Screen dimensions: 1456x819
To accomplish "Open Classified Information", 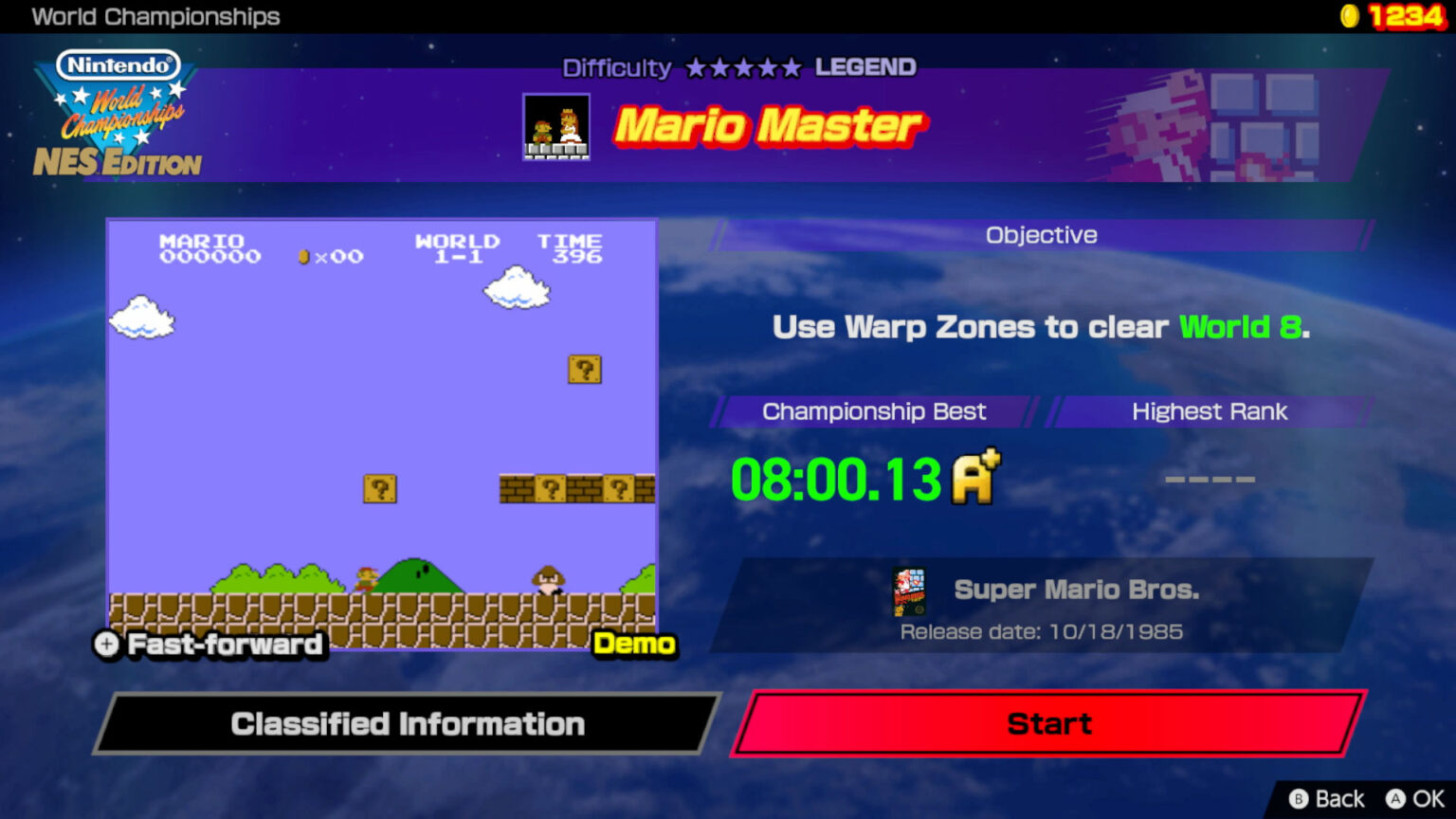I will pyautogui.click(x=408, y=723).
